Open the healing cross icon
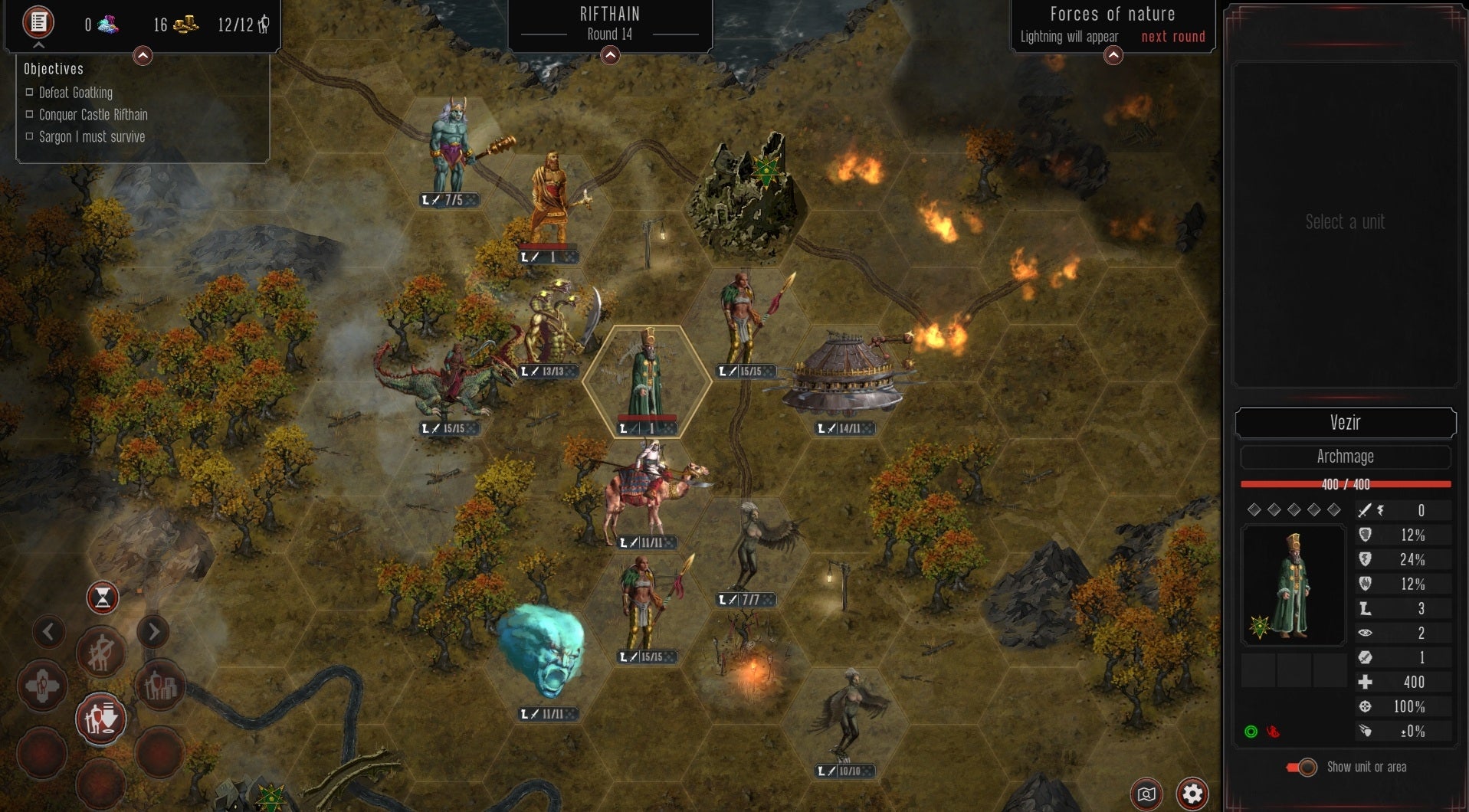Screen dimensions: 1469x812 coord(43,686)
